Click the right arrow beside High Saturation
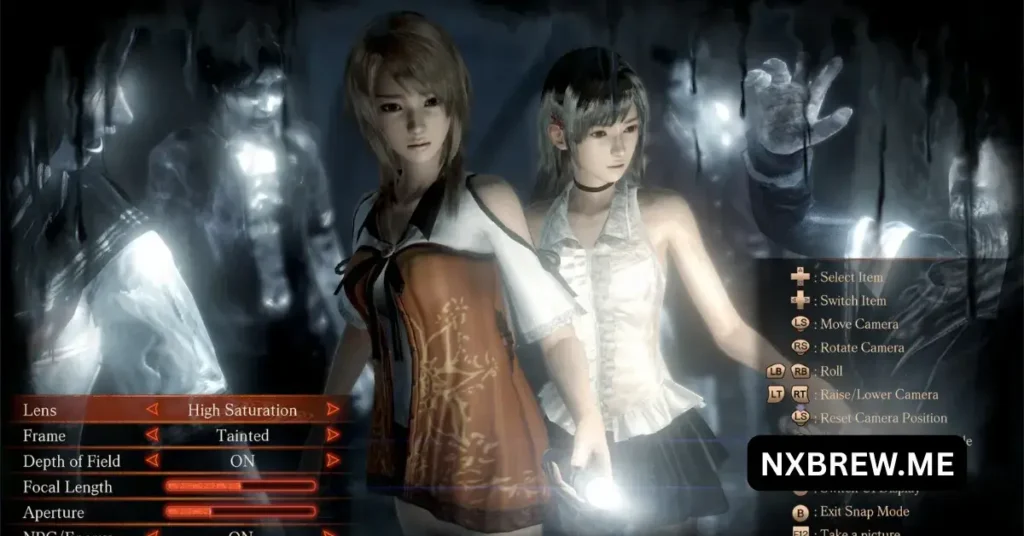 point(333,409)
